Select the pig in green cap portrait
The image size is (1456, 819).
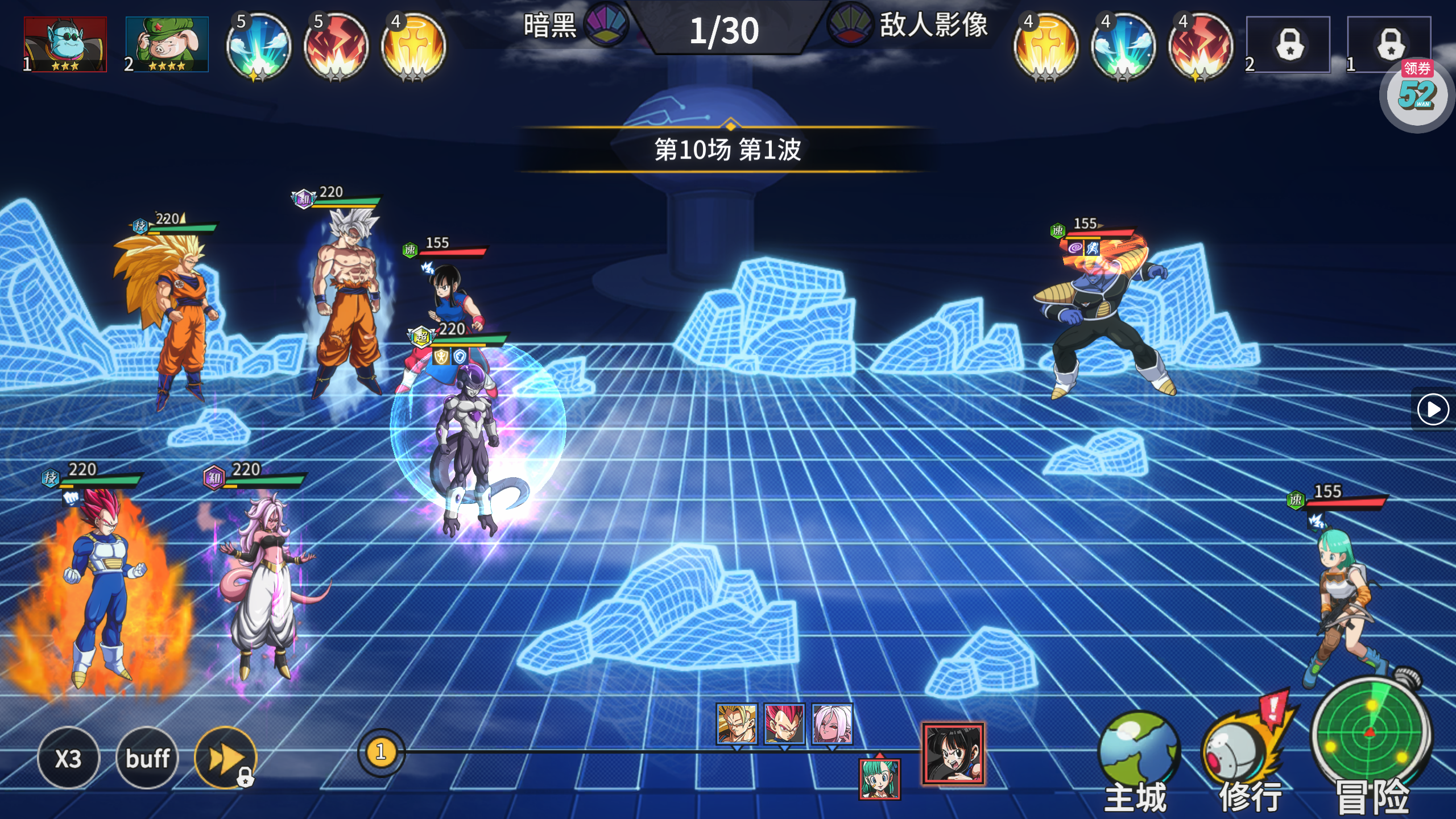point(167,44)
